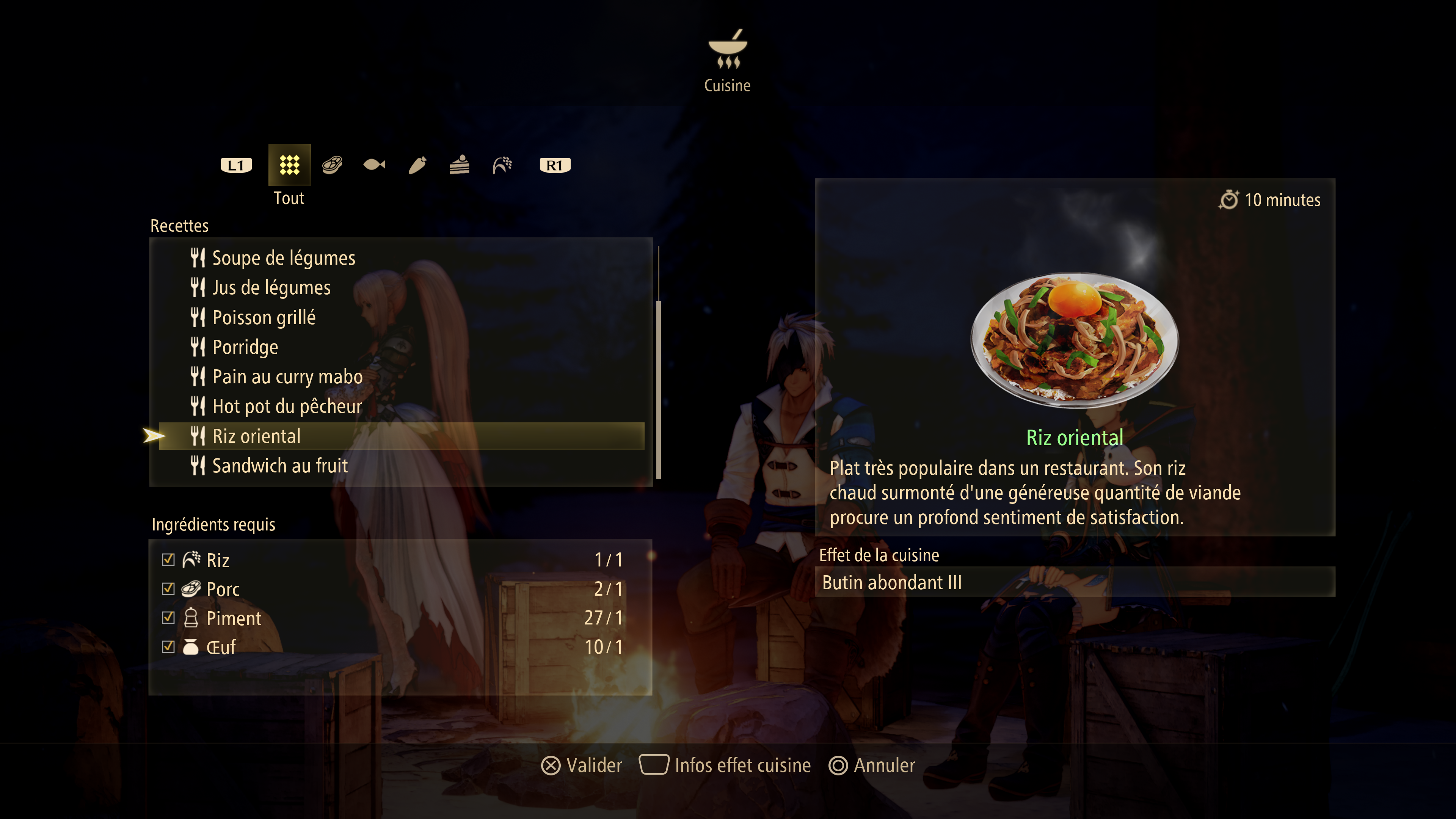Open the meat category tab
1456x819 pixels.
332,165
